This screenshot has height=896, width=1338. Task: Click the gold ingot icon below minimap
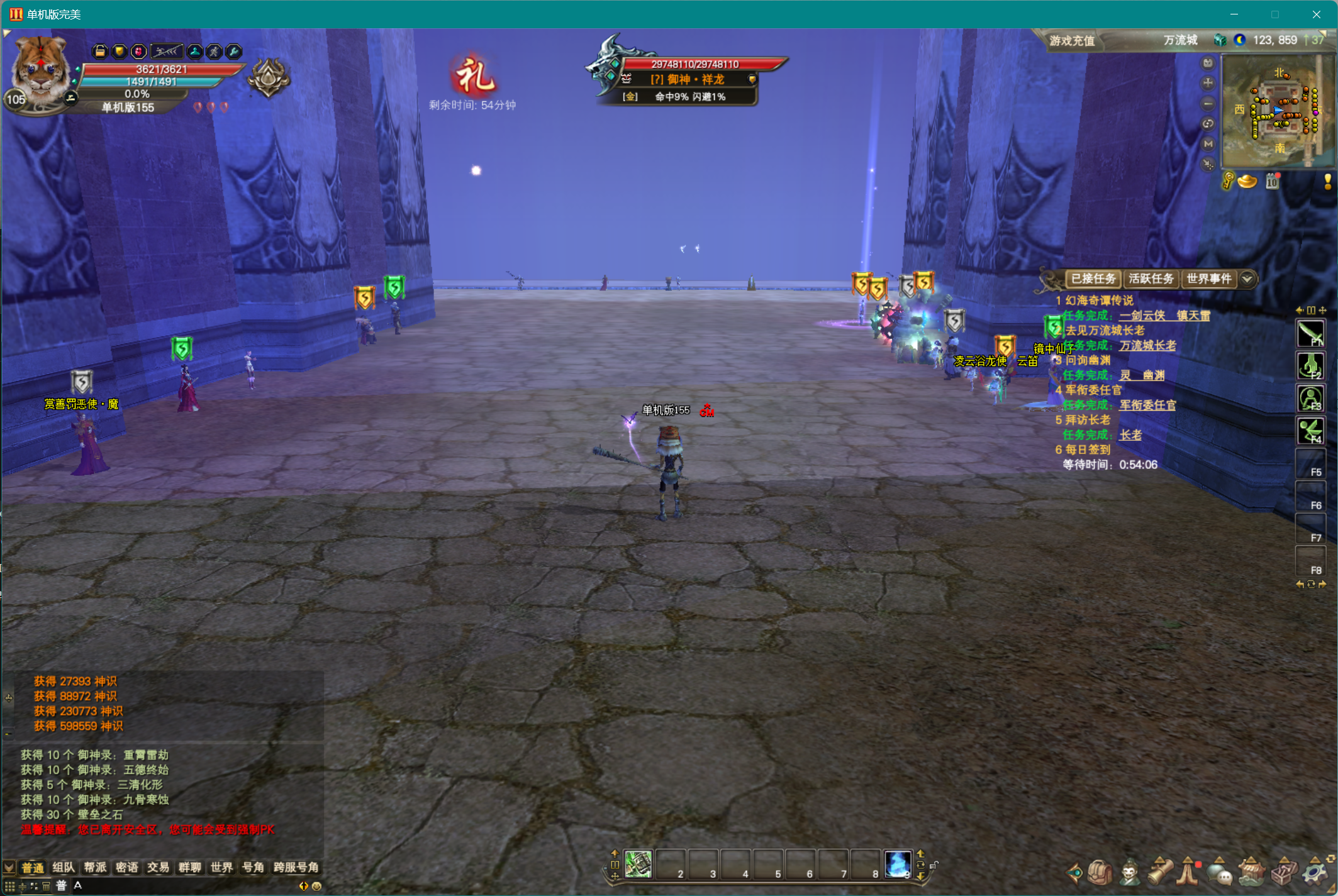[x=1247, y=182]
